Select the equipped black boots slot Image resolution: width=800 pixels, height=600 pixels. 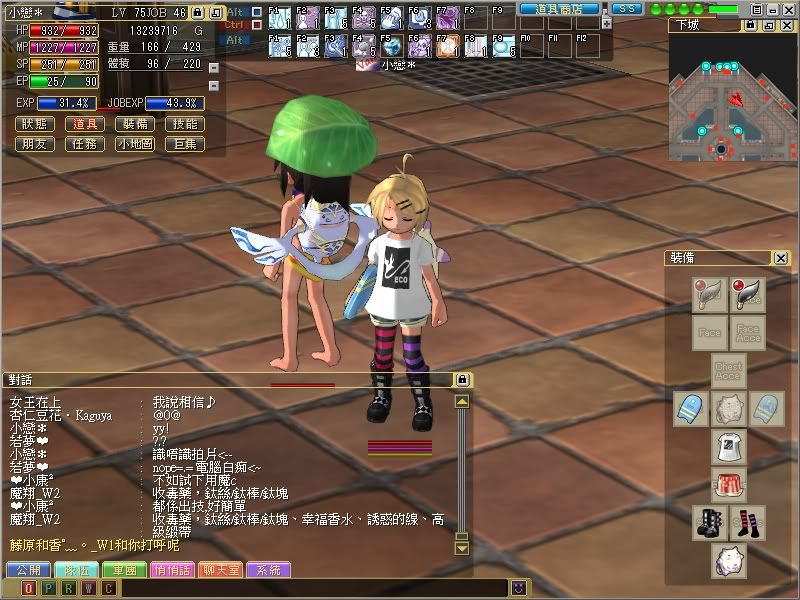(x=709, y=521)
